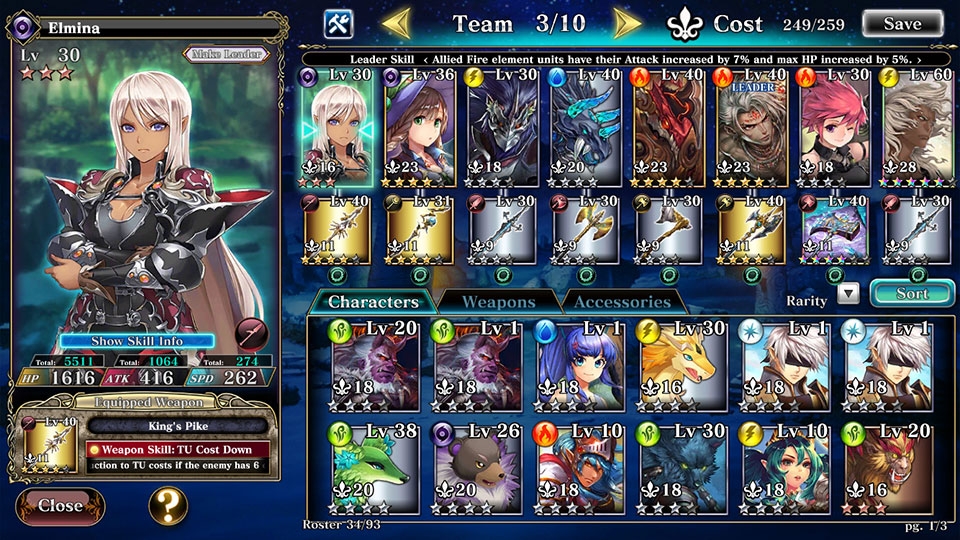Open the Rarity sort dropdown
Screen dimensions: 960x540
tap(848, 293)
